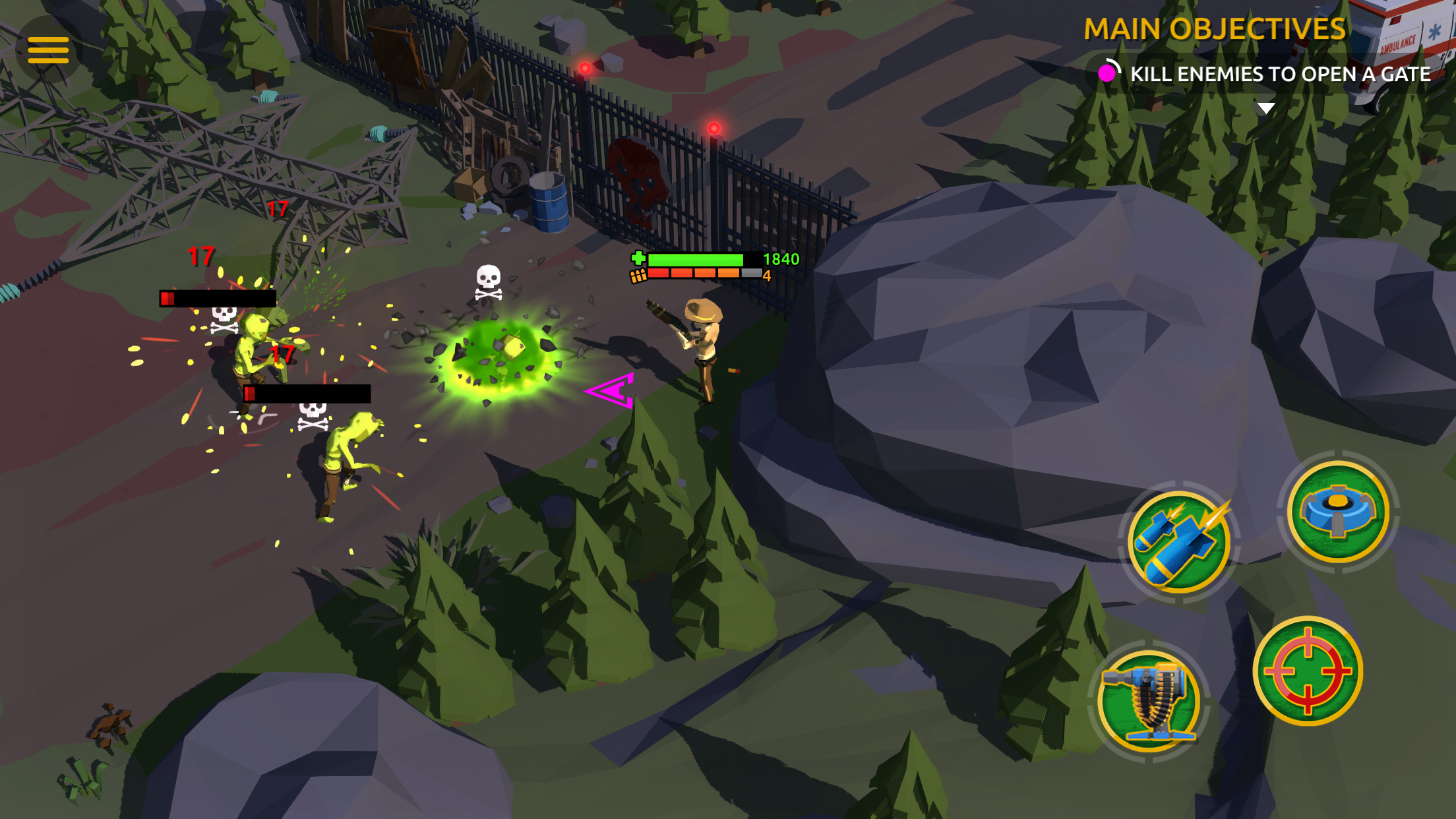Viewport: 1456px width, 819px height.
Task: Open the hamburger menu
Action: click(48, 49)
